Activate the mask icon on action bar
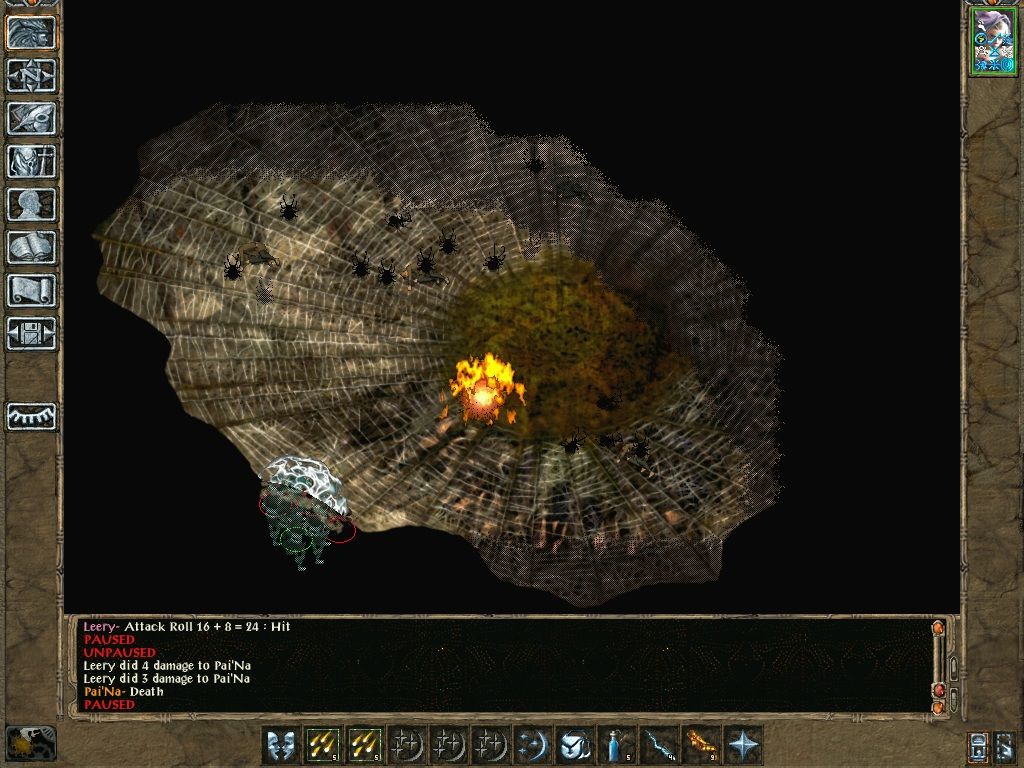This screenshot has height=768, width=1024. coord(281,745)
